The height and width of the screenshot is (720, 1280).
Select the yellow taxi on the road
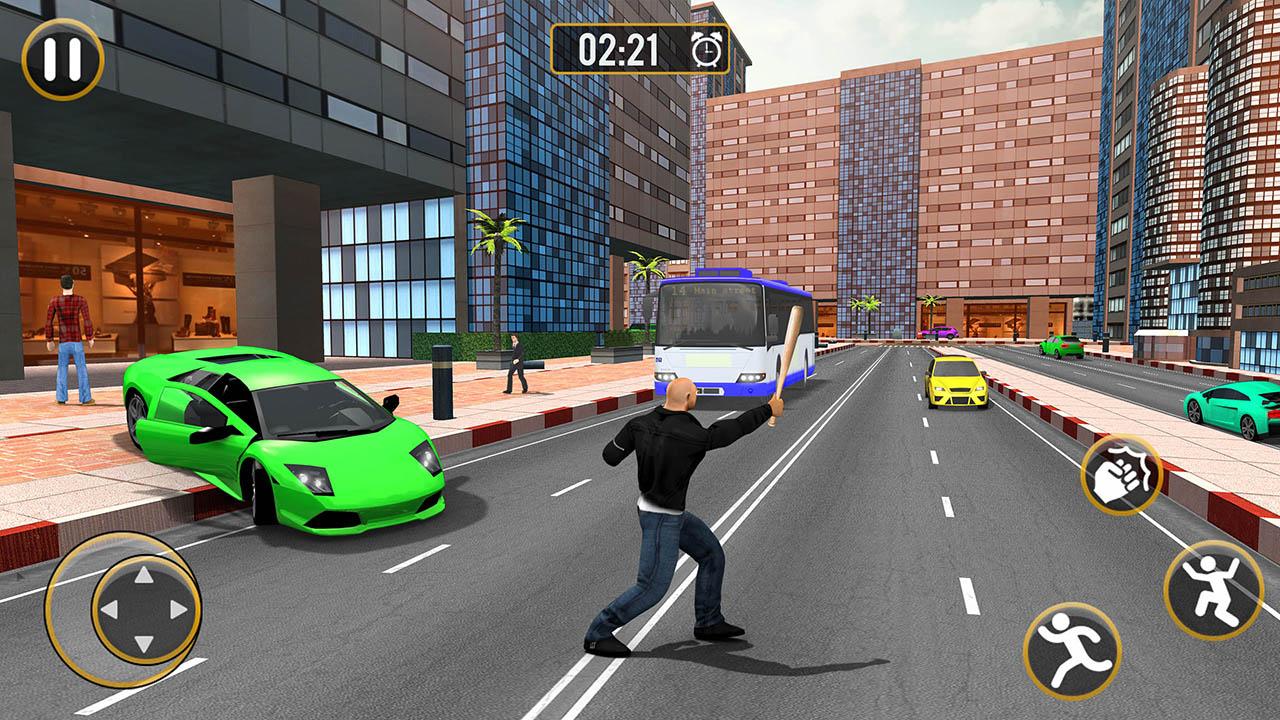pos(955,385)
